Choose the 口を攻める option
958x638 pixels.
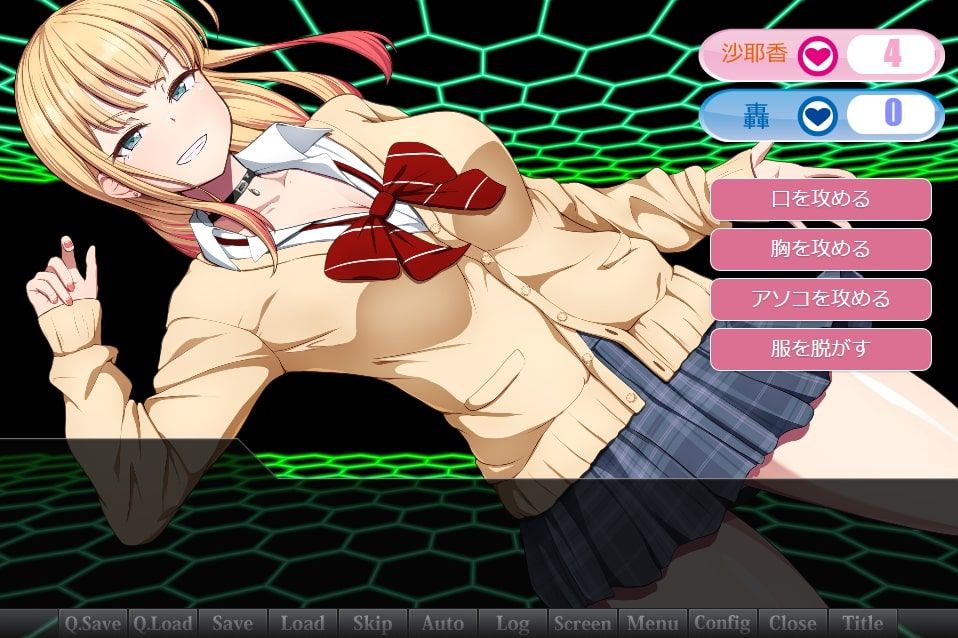coord(820,199)
